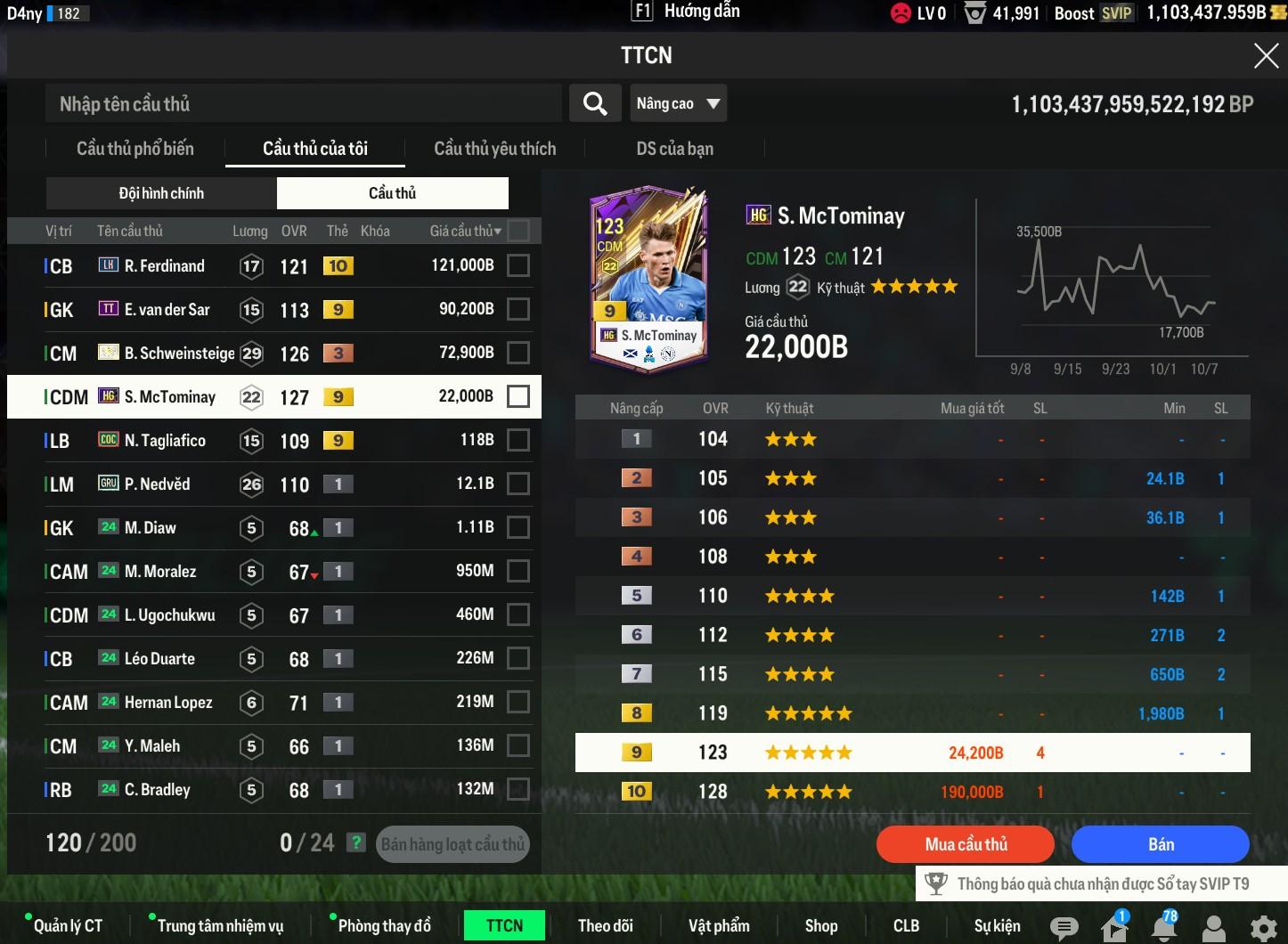The width and height of the screenshot is (1288, 944).
Task: Open the settings gear icon
Action: 1262,928
